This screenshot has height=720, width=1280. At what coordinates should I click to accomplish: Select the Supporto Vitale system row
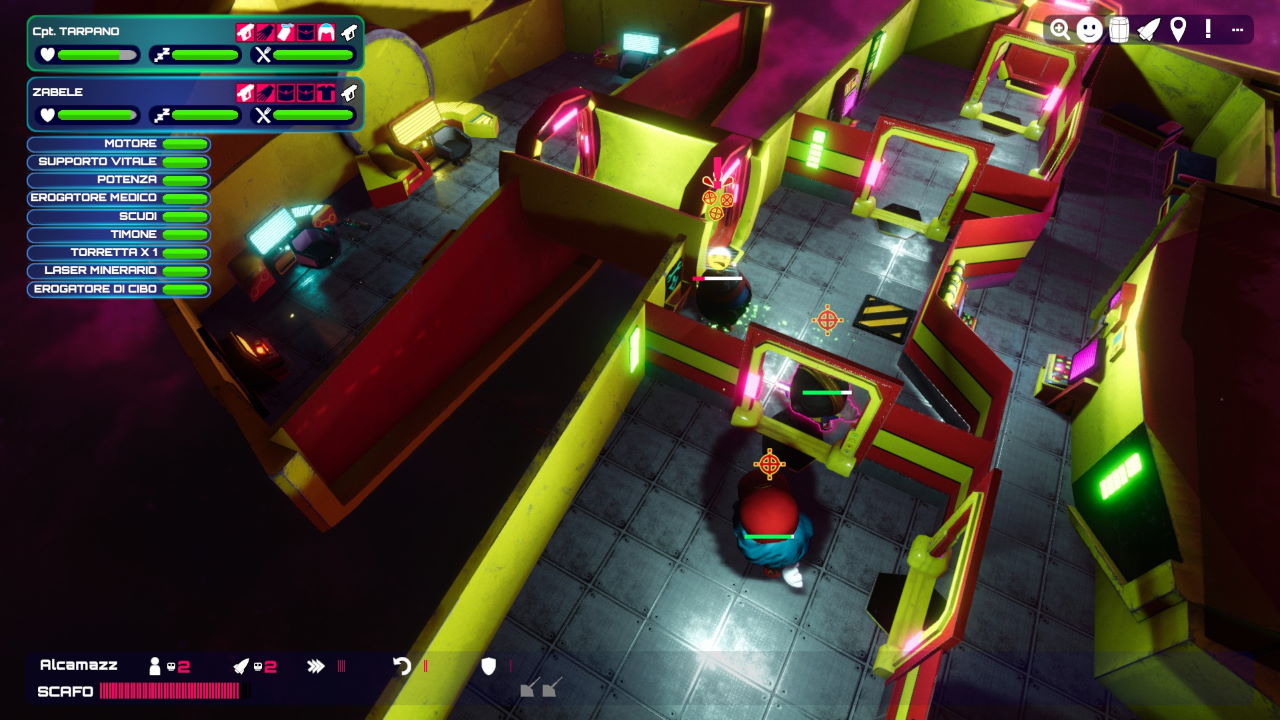pos(119,162)
